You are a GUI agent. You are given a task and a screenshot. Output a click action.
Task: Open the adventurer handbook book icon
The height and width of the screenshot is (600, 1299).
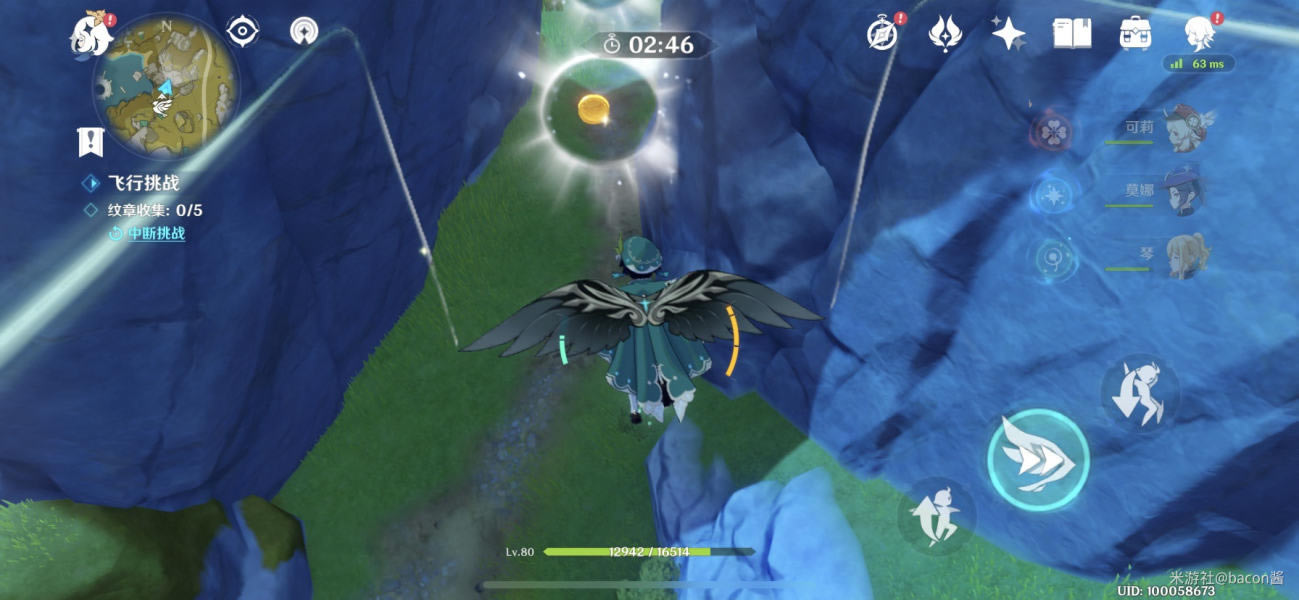(1071, 34)
